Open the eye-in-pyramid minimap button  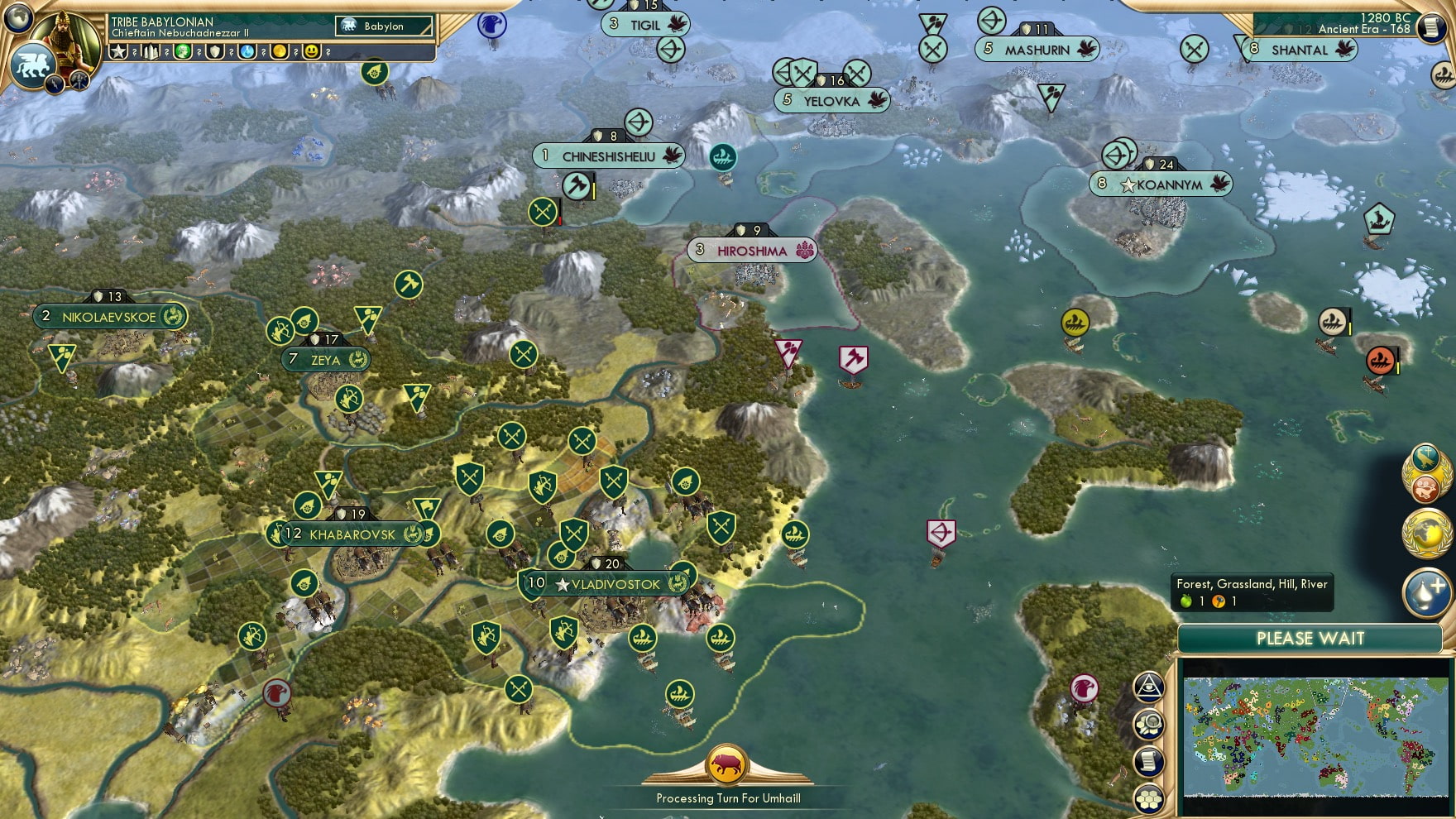tap(1149, 686)
